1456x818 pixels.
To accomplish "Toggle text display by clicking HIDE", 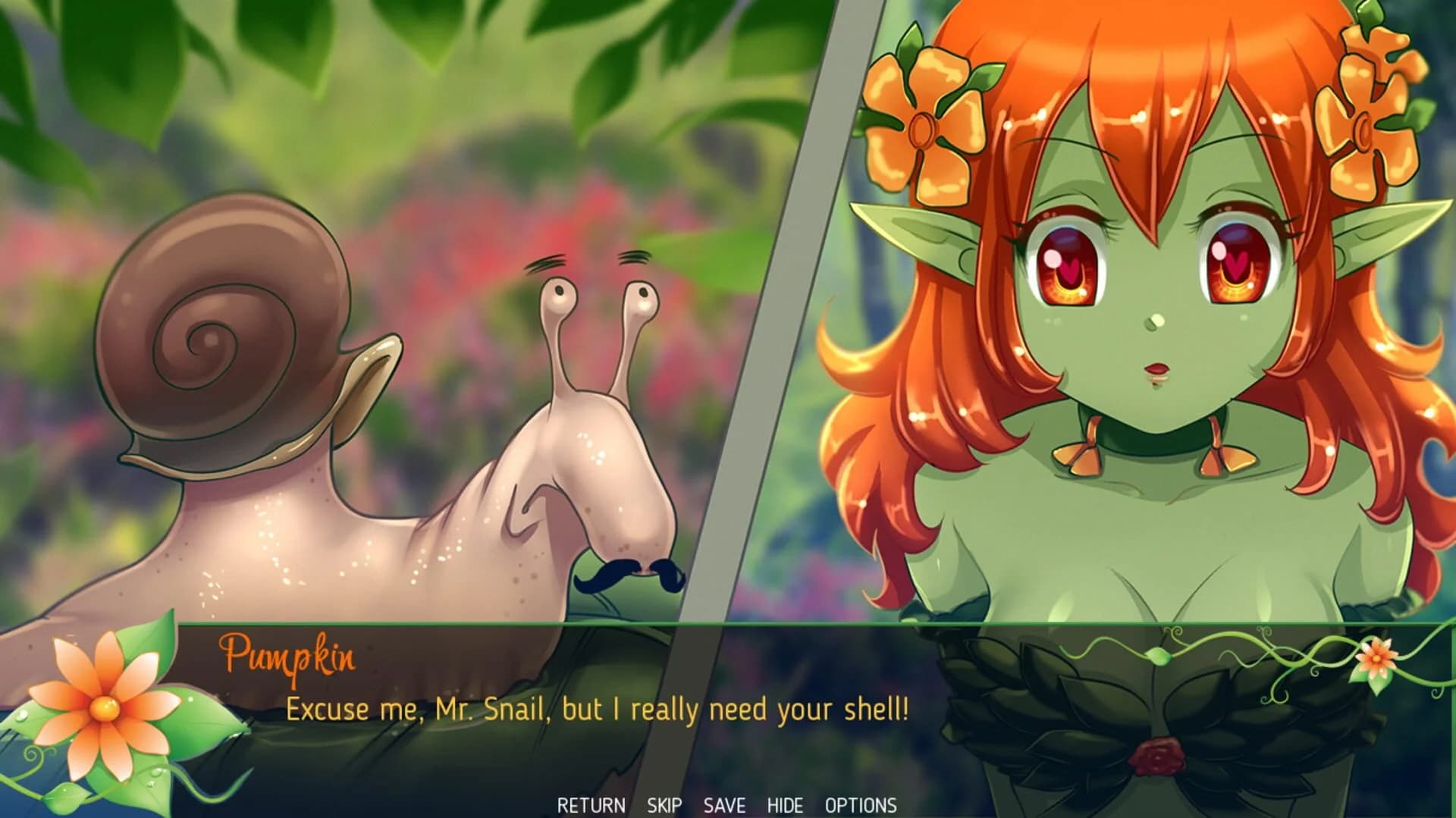I will coord(786,806).
